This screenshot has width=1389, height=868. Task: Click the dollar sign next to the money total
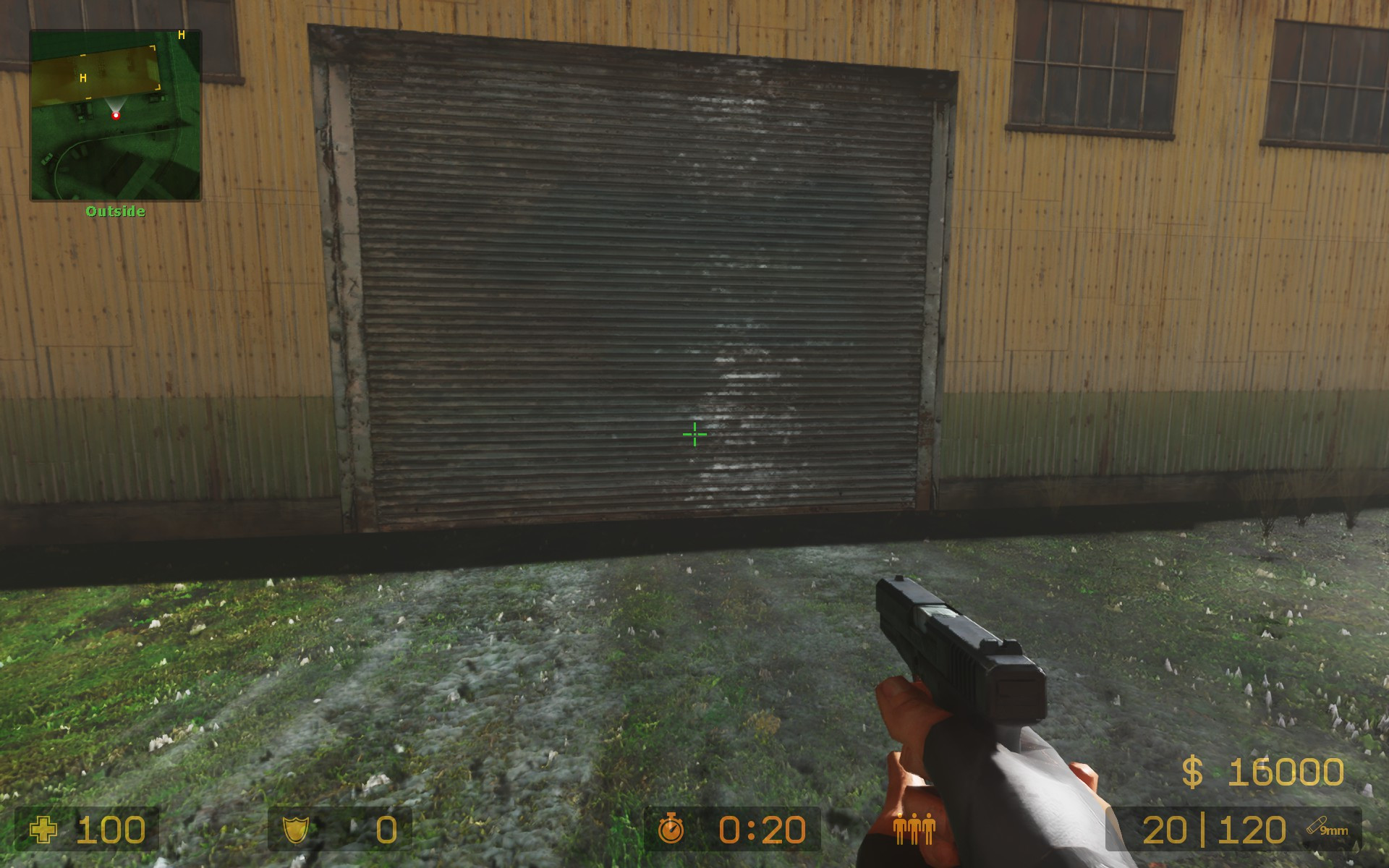pyautogui.click(x=1192, y=770)
